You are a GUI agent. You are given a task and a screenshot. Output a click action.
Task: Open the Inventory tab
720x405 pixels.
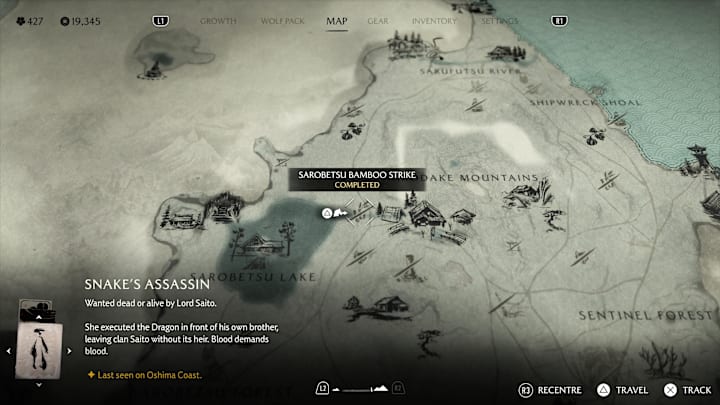(x=434, y=20)
